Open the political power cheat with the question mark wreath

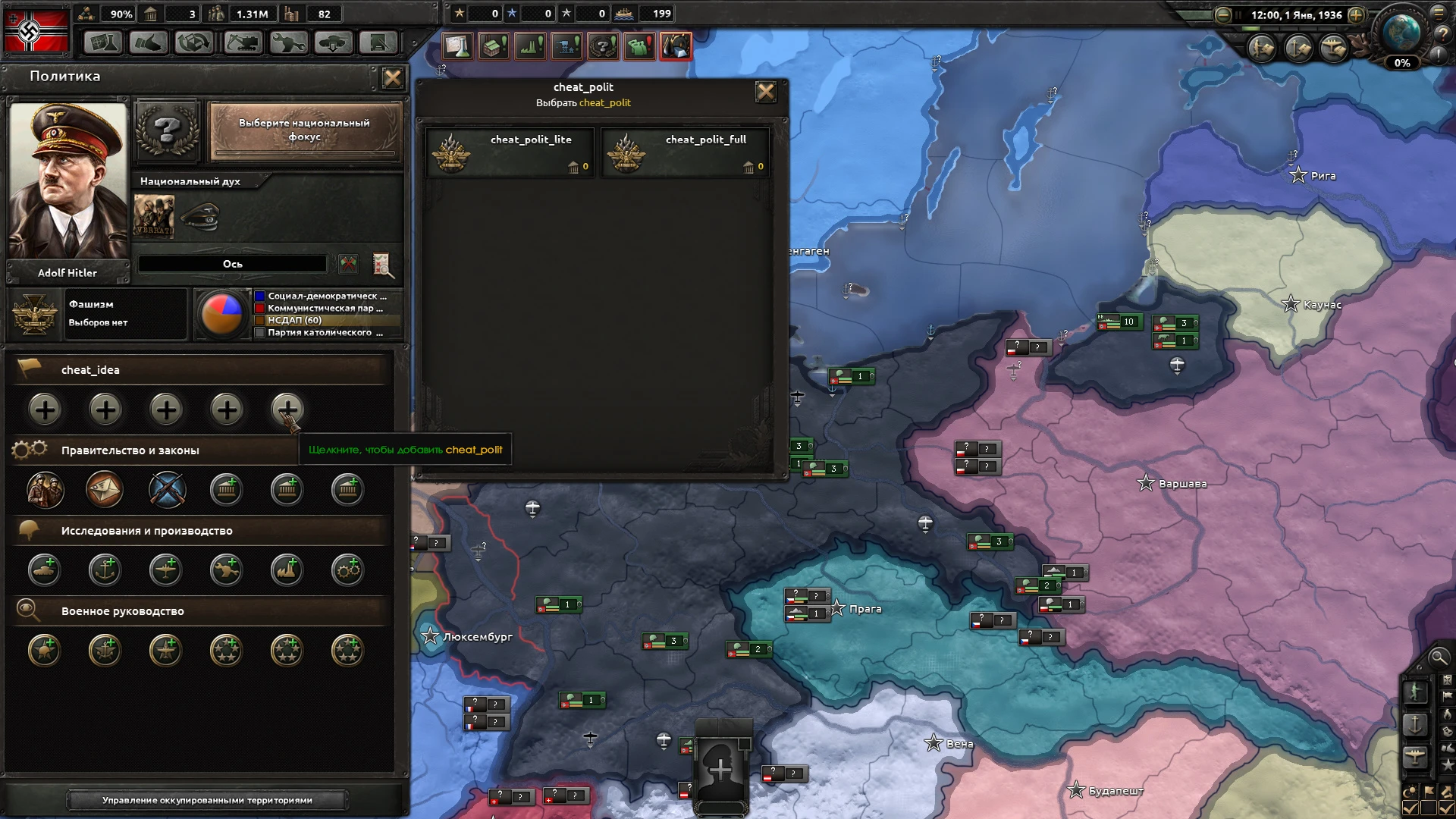point(603,46)
